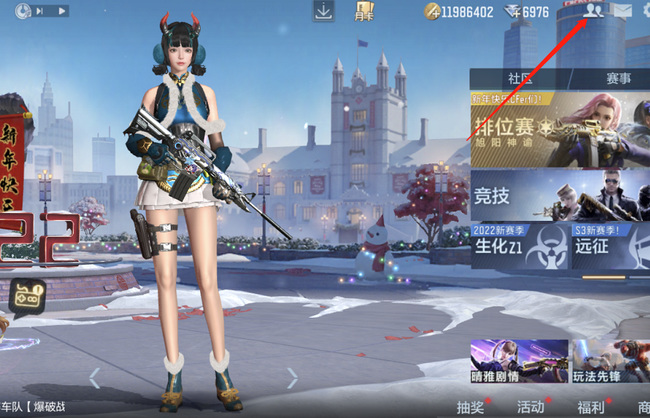650x418 pixels.
Task: Open the 月卡 monthly card
Action: [x=364, y=12]
